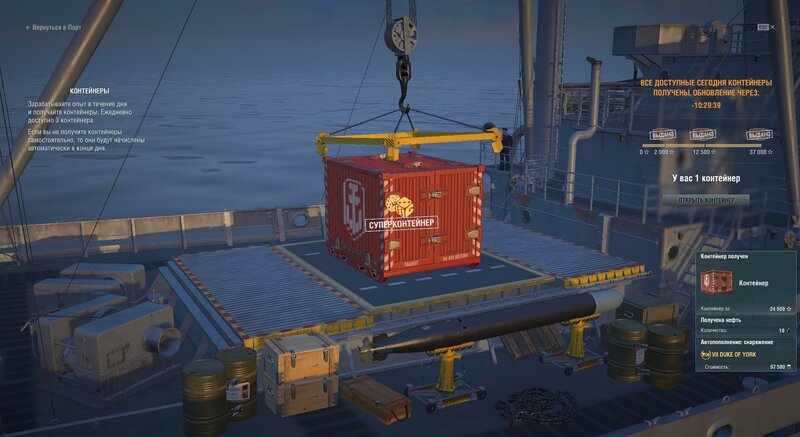The width and height of the screenshot is (800, 437).
Task: Click the received container thumbnail in notification
Action: click(716, 283)
